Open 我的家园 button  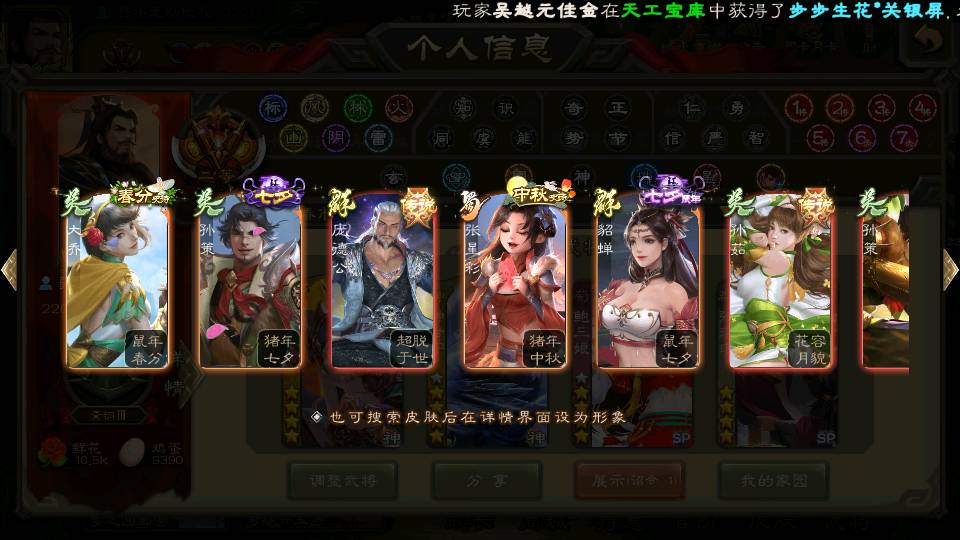[773, 480]
